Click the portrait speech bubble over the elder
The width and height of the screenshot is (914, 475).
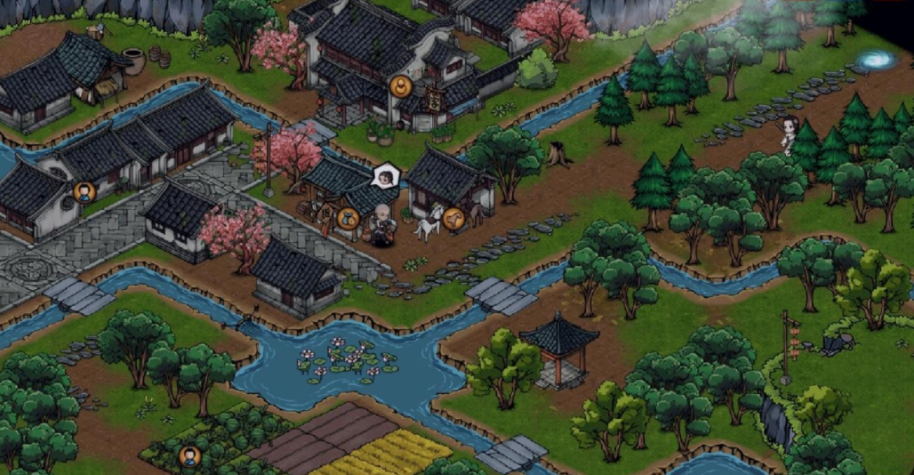tap(384, 179)
